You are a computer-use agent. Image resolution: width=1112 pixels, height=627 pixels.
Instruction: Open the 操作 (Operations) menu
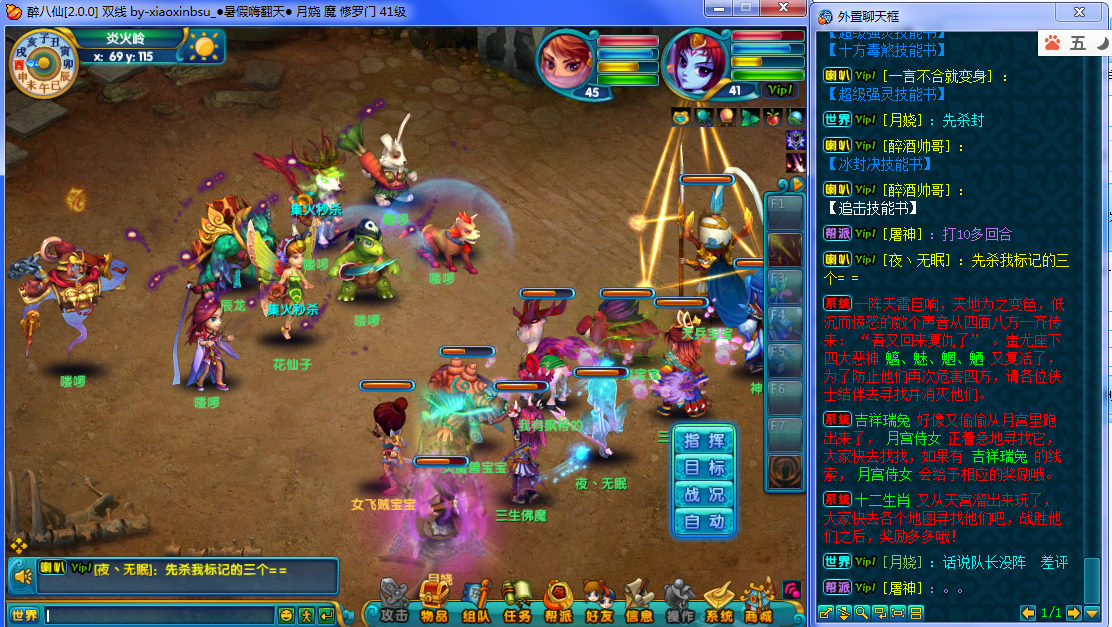(680, 602)
